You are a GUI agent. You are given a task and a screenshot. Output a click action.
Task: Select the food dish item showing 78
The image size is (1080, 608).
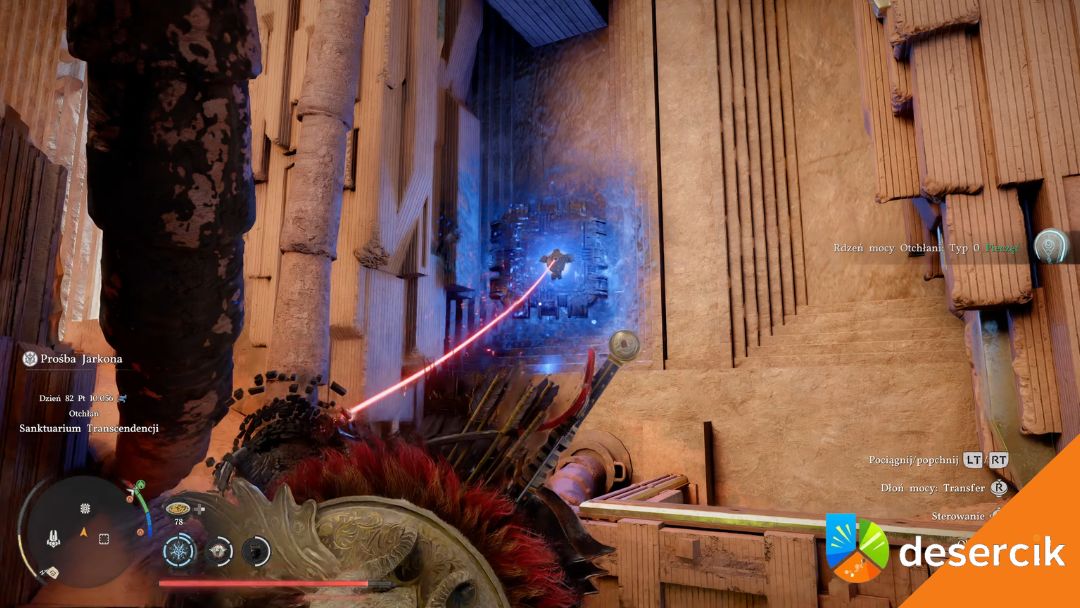(177, 509)
